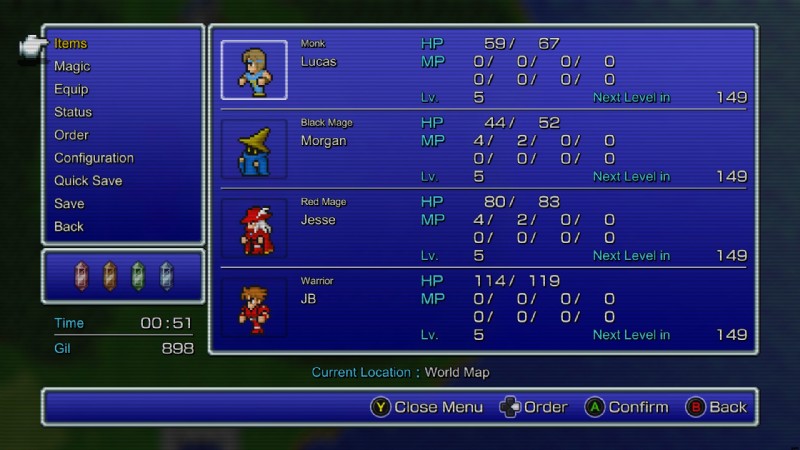
Task: Open the Equip screen
Action: click(x=71, y=90)
